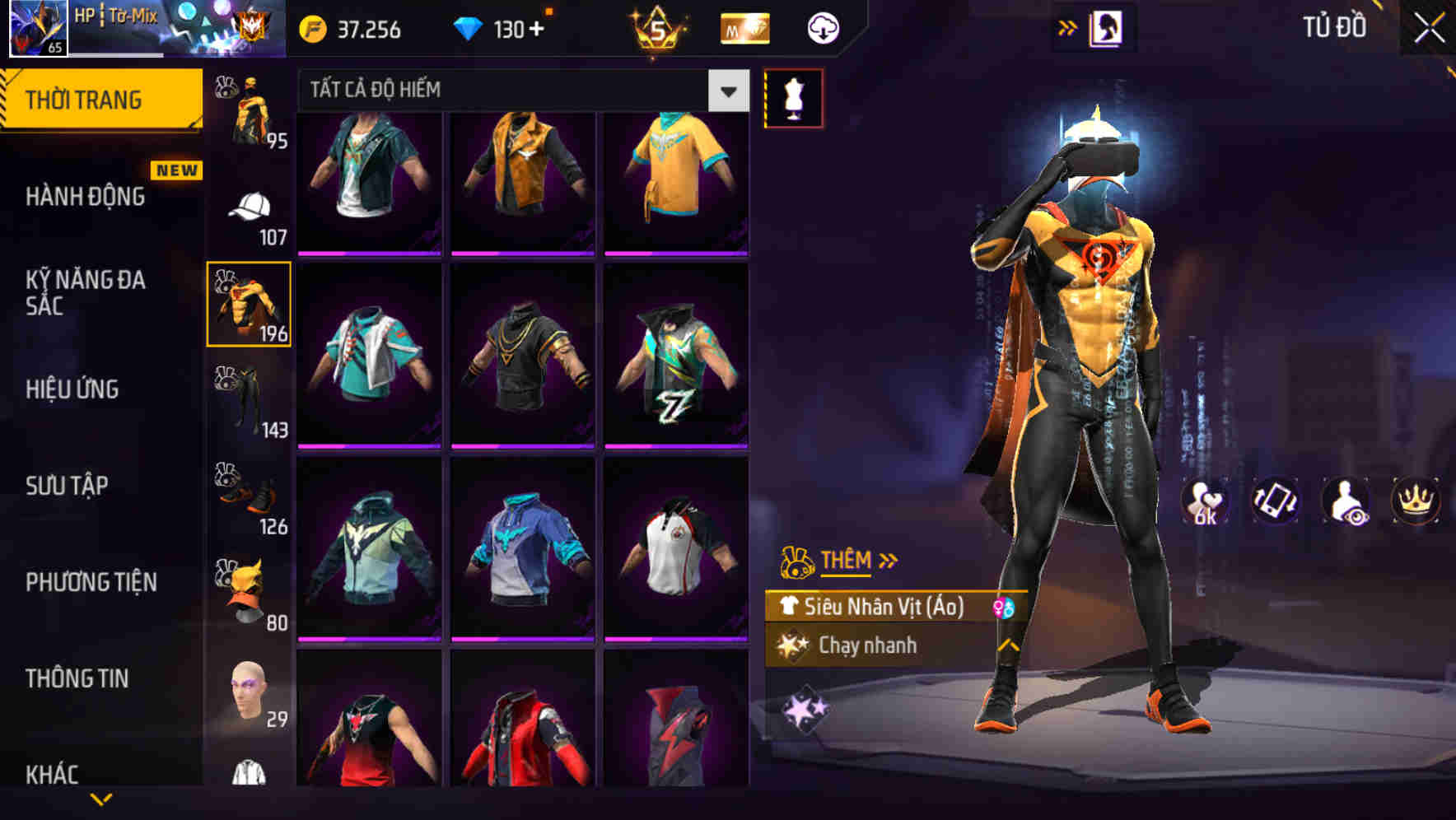1456x820 pixels.
Task: Click the THÊM link with double arrows
Action: tap(847, 561)
